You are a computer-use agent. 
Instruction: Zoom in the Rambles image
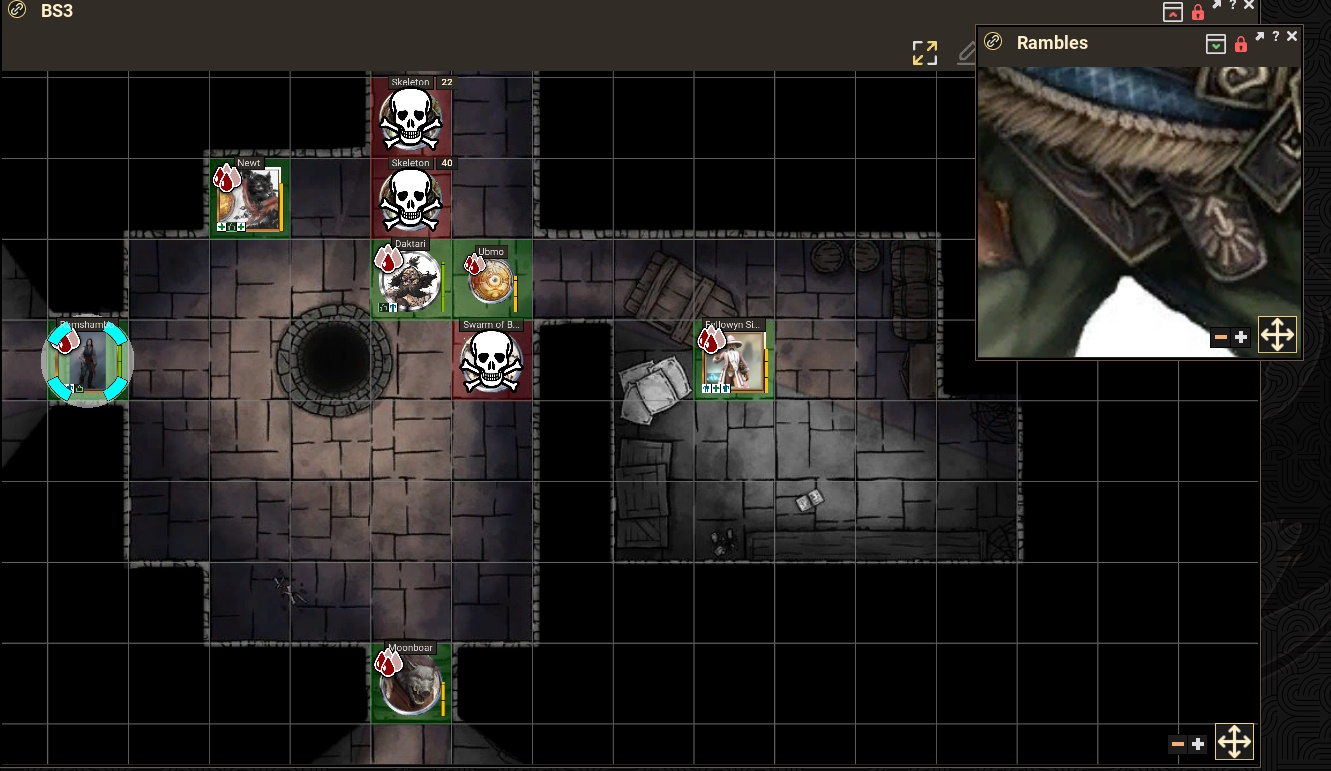point(1242,338)
